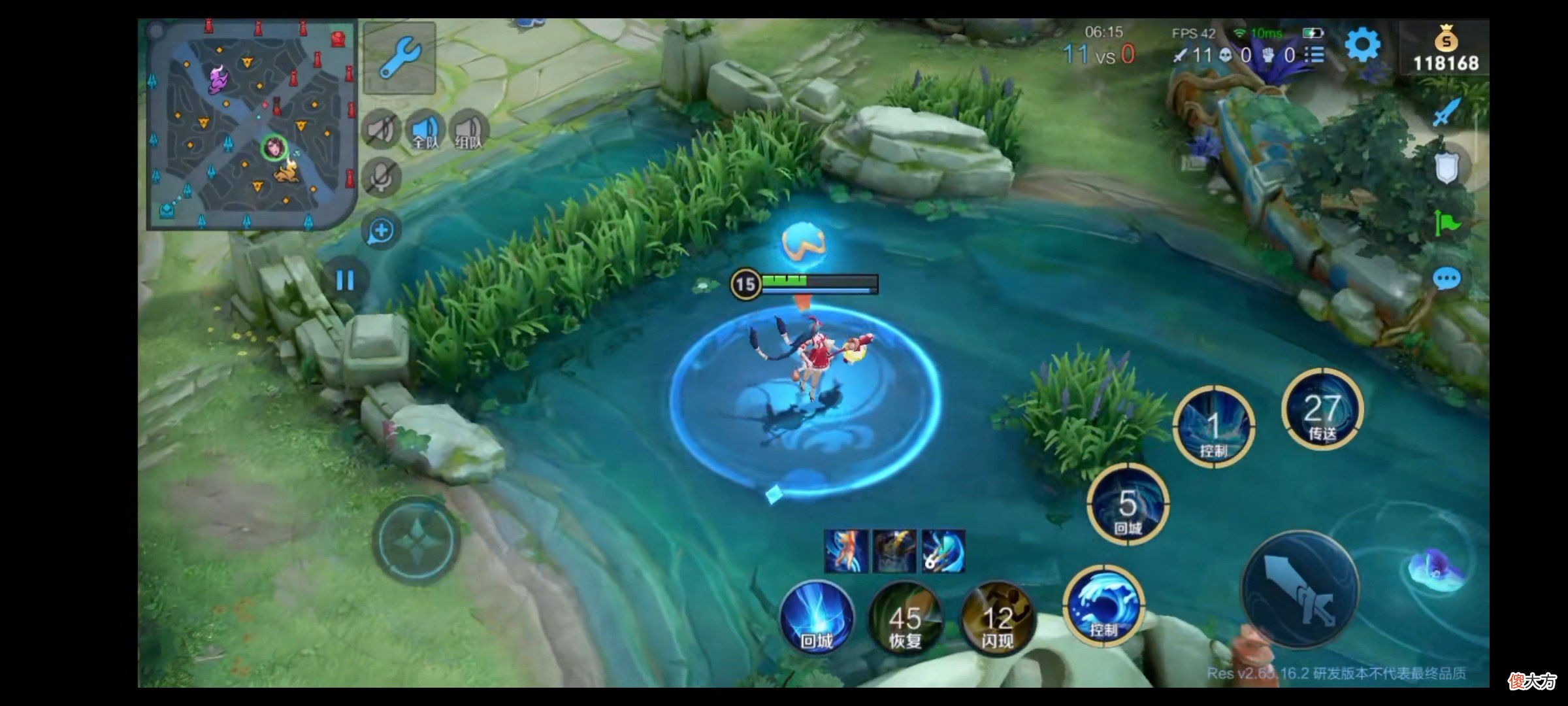Pause the game

345,280
